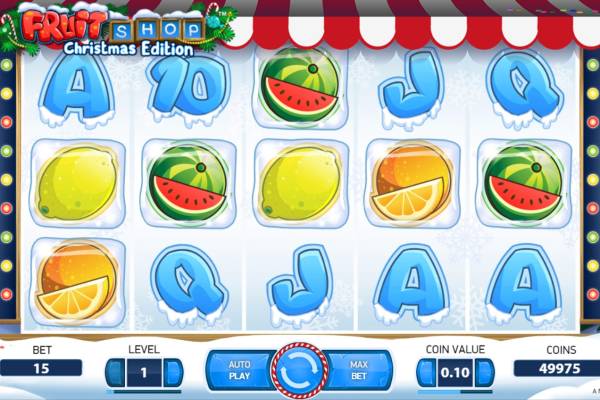This screenshot has height=400, width=600.
Task: Activate Auto Play
Action: pos(239,370)
